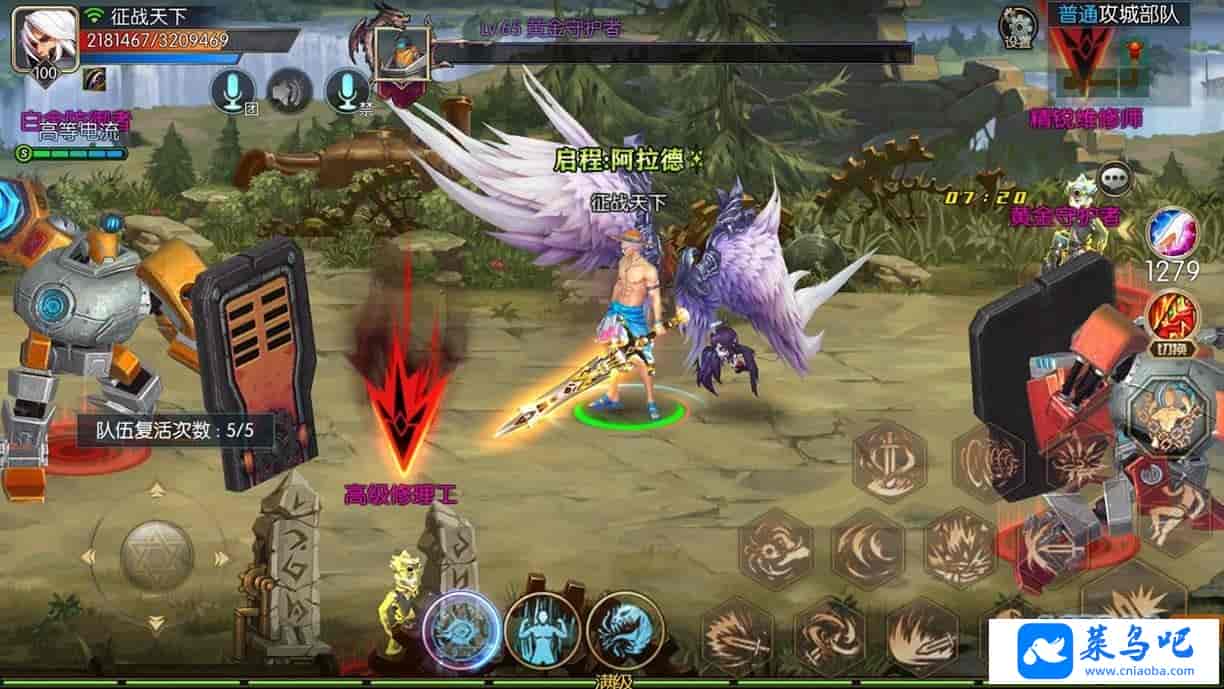Toggle the speaker sound button
1224x689 pixels.
(x=289, y=92)
